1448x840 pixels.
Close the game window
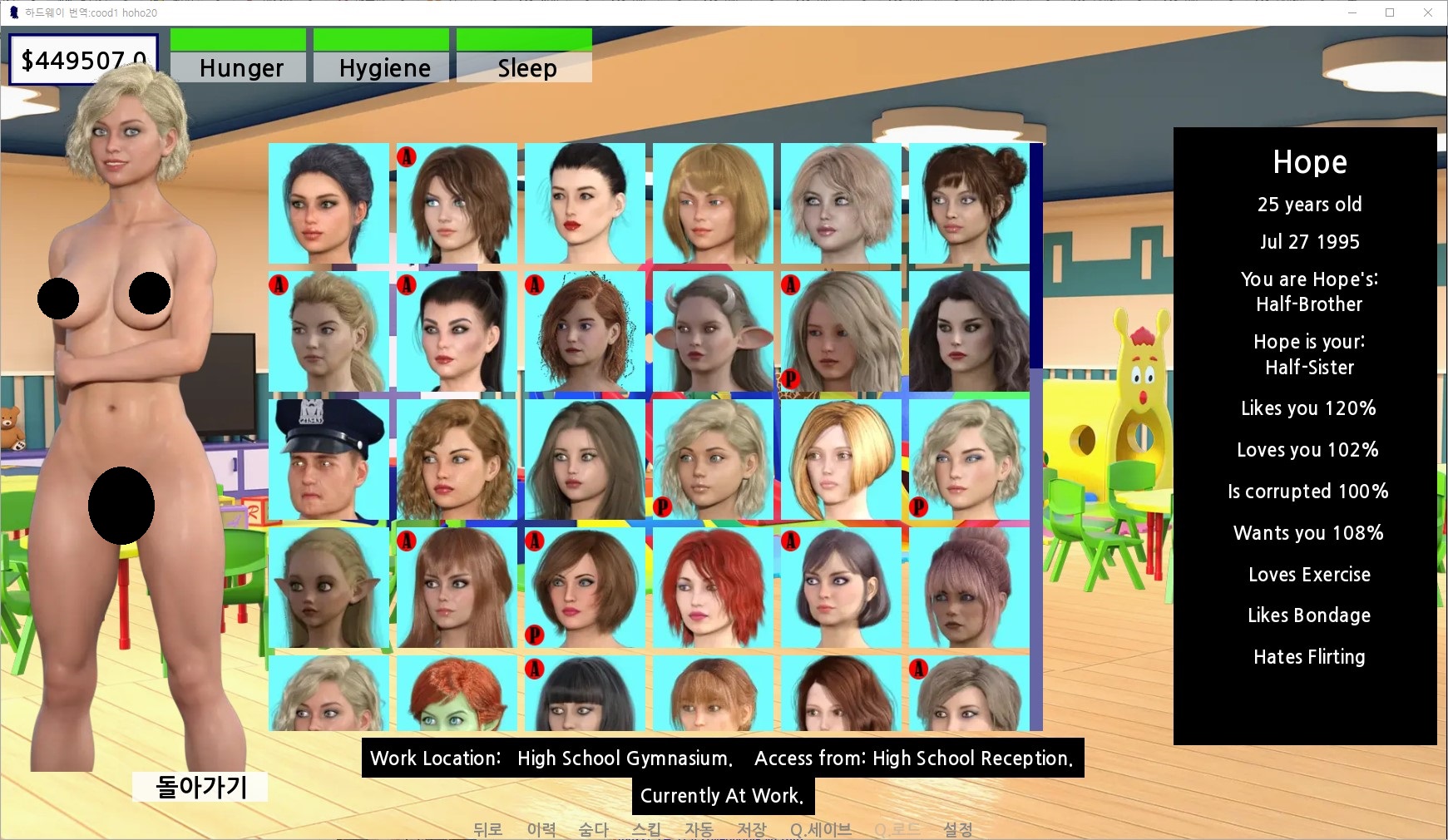tap(1428, 12)
